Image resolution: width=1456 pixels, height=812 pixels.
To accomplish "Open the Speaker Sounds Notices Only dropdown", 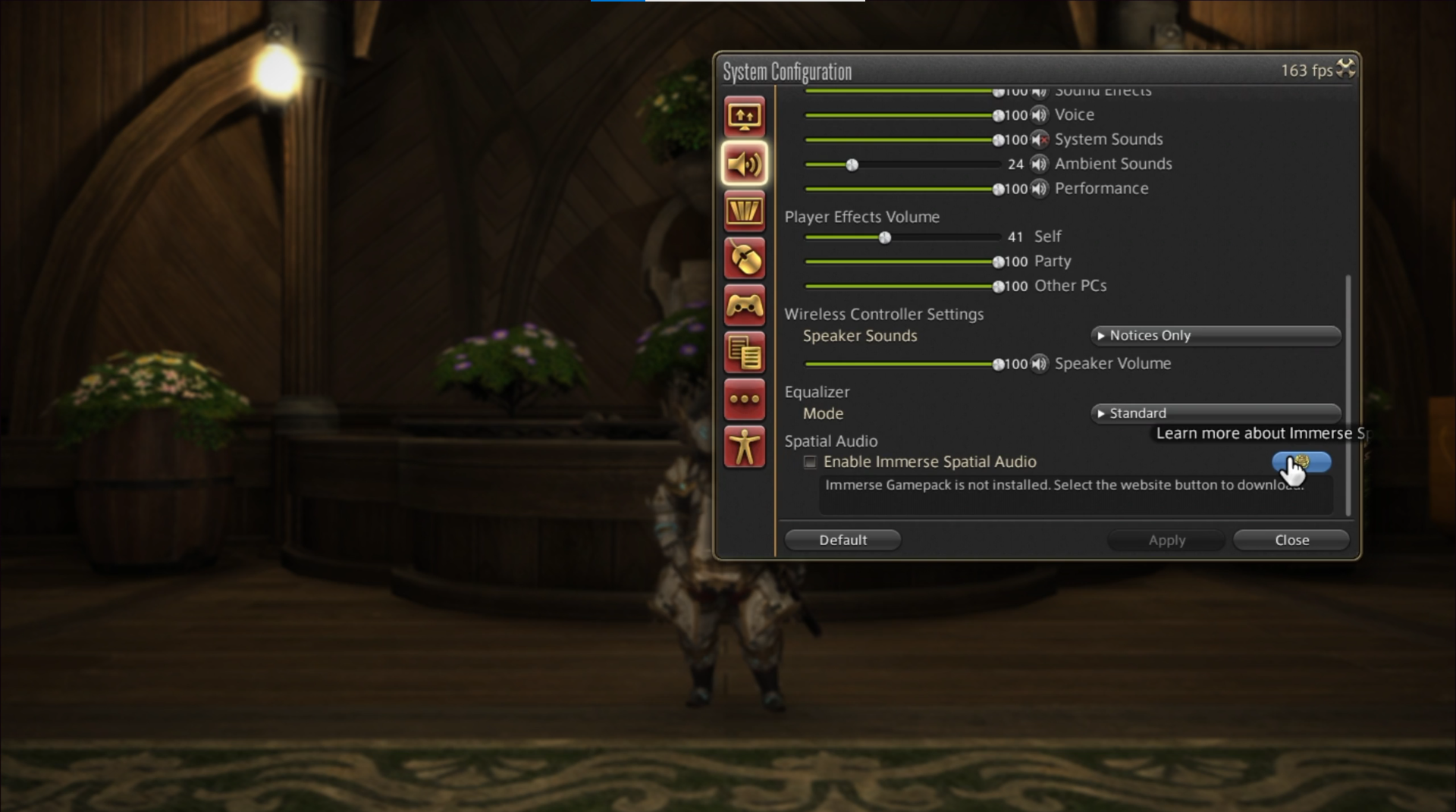I will pos(1216,335).
